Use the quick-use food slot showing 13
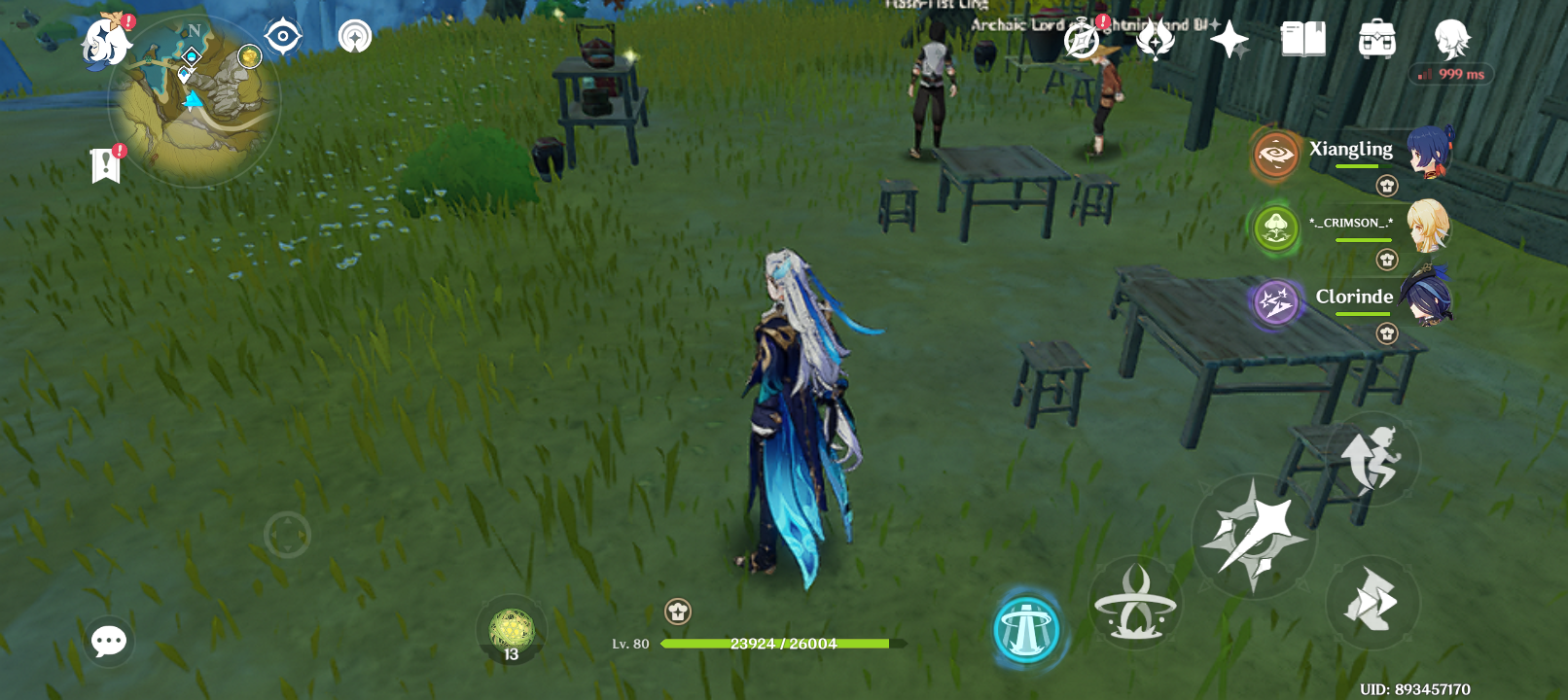 pyautogui.click(x=511, y=630)
